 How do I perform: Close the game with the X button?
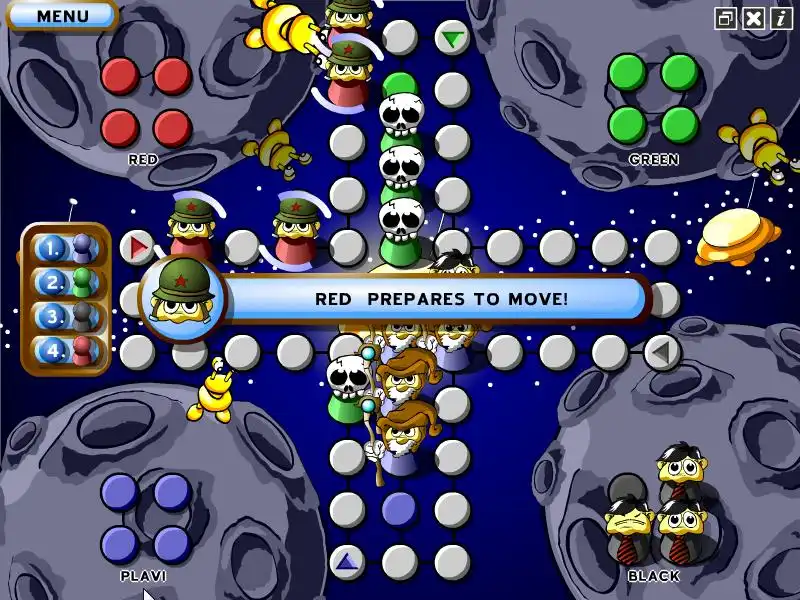pyautogui.click(x=754, y=18)
